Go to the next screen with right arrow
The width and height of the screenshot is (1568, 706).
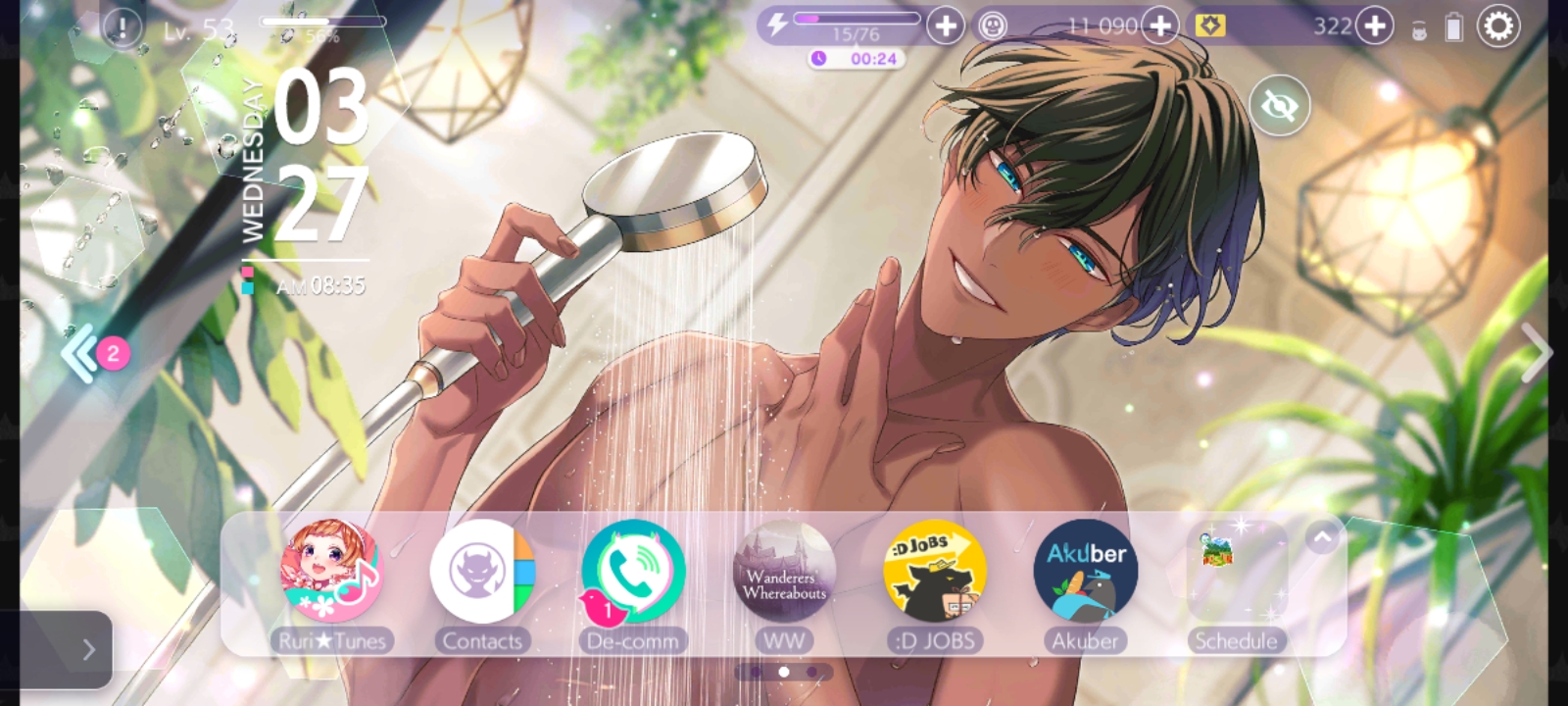1534,352
